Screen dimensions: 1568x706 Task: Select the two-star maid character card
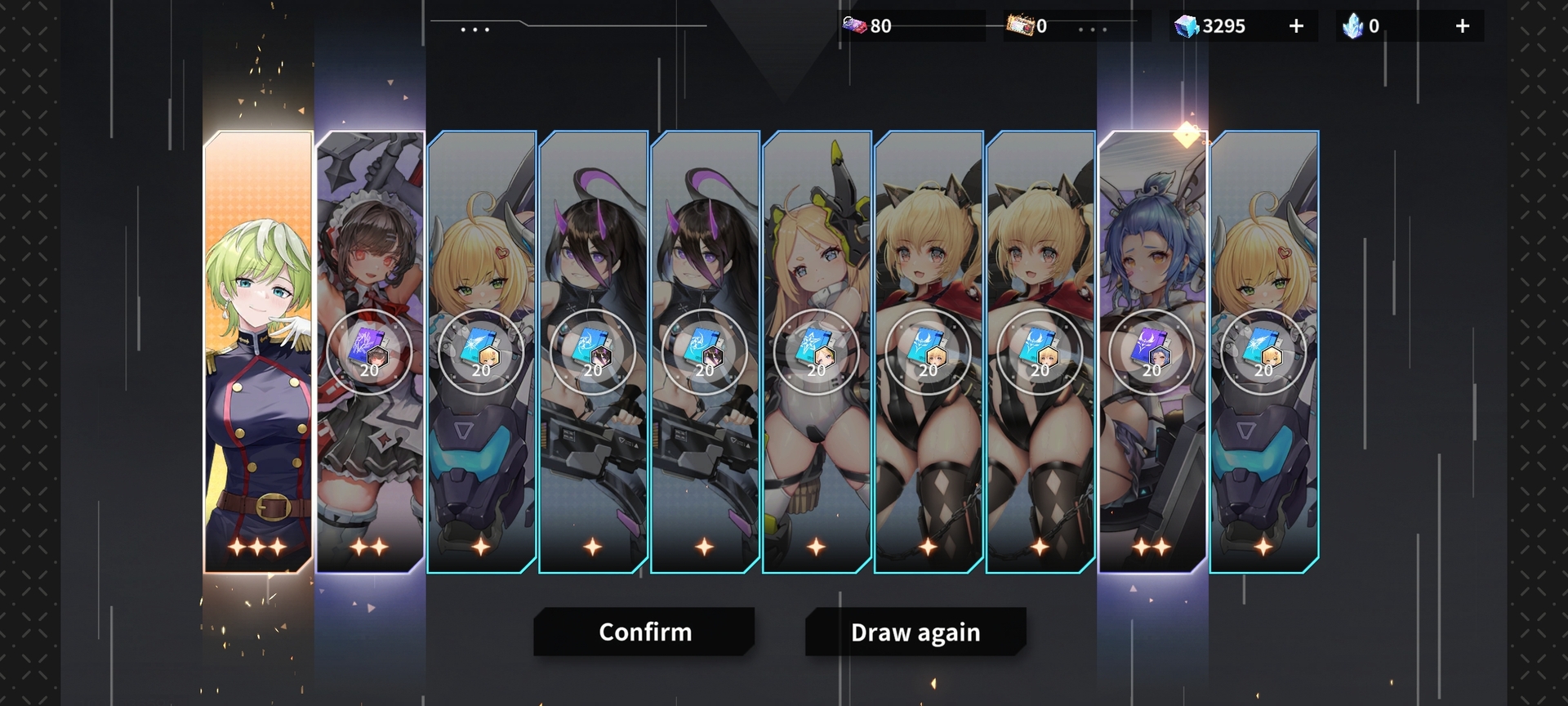tap(370, 351)
